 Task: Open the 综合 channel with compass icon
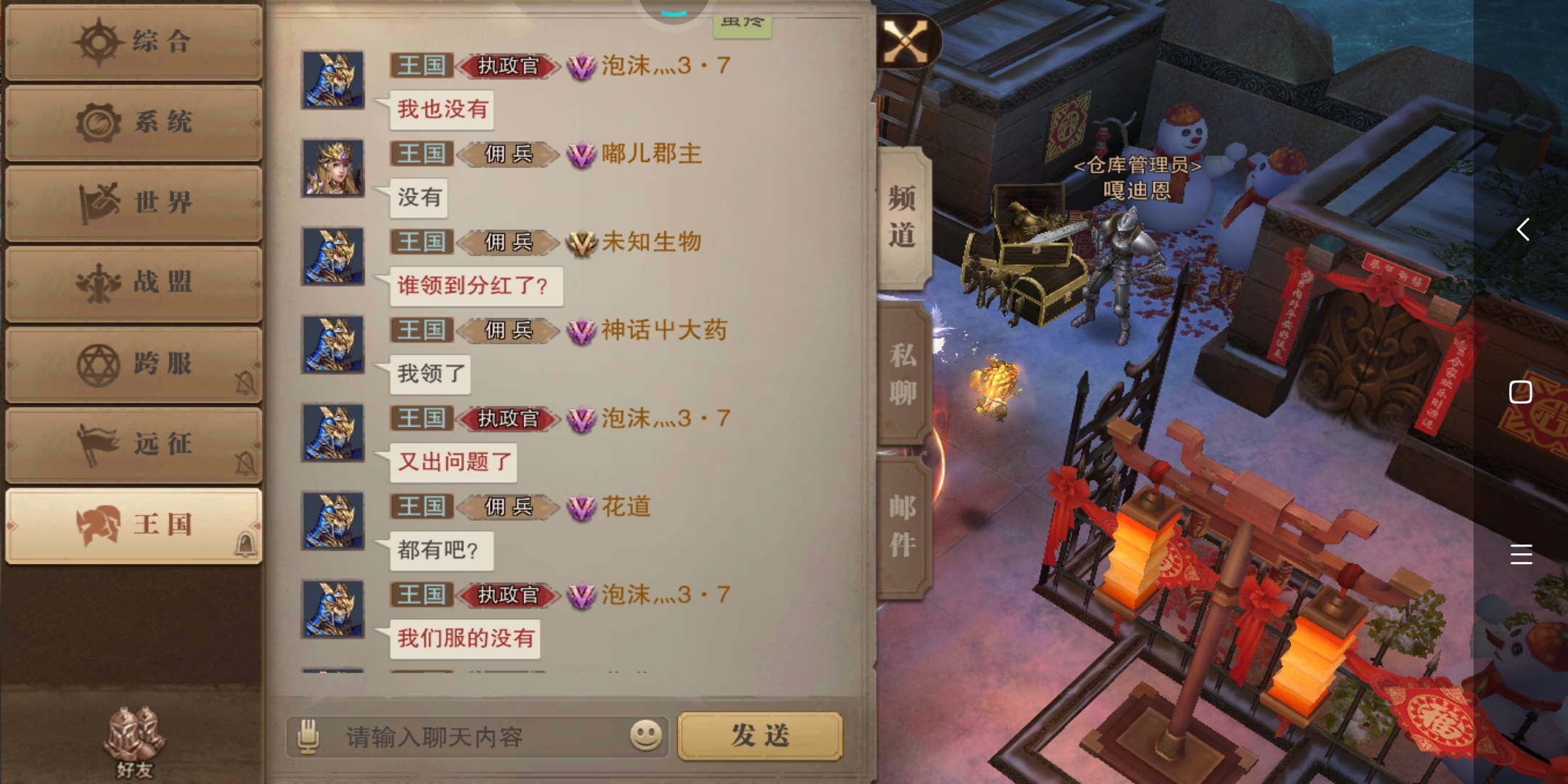134,42
